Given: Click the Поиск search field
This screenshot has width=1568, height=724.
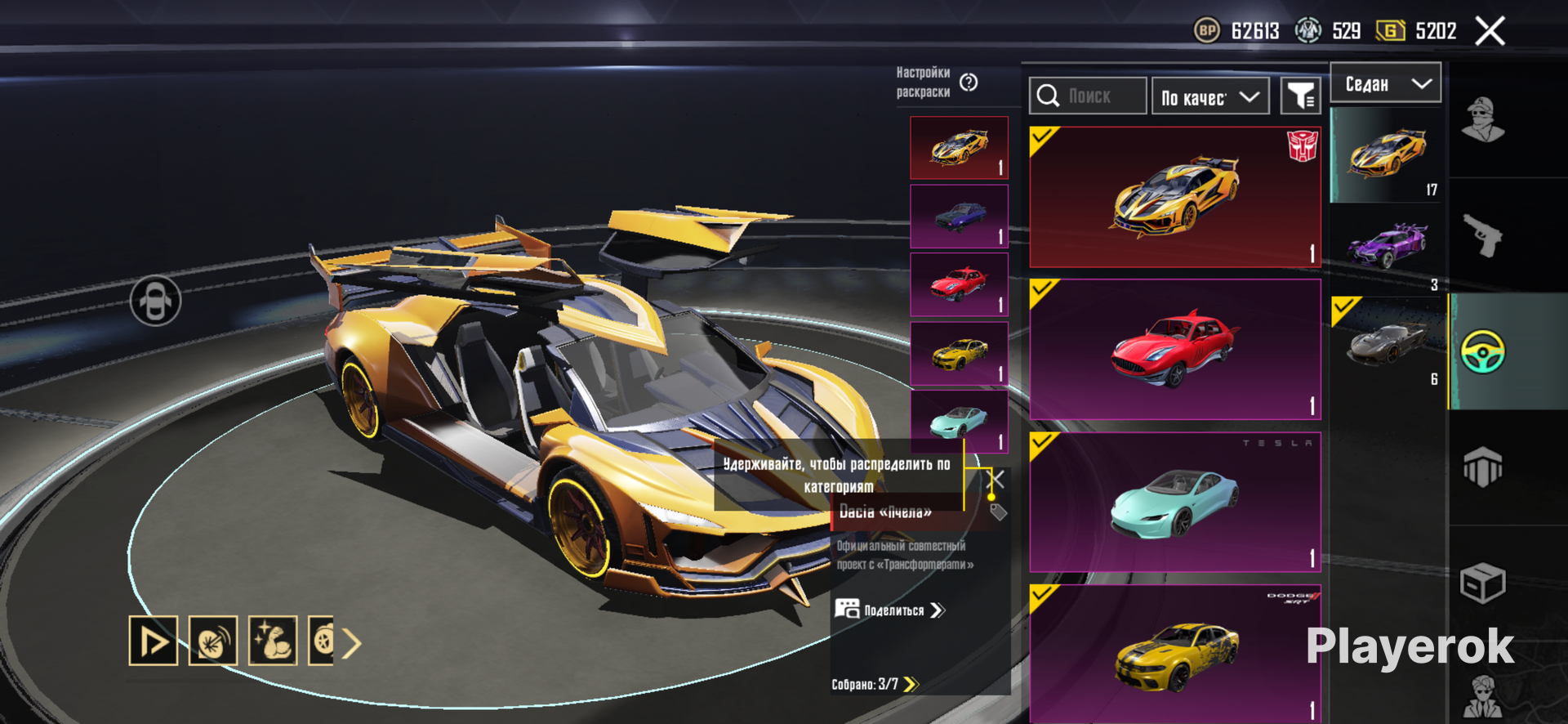Looking at the screenshot, I should pos(1088,96).
